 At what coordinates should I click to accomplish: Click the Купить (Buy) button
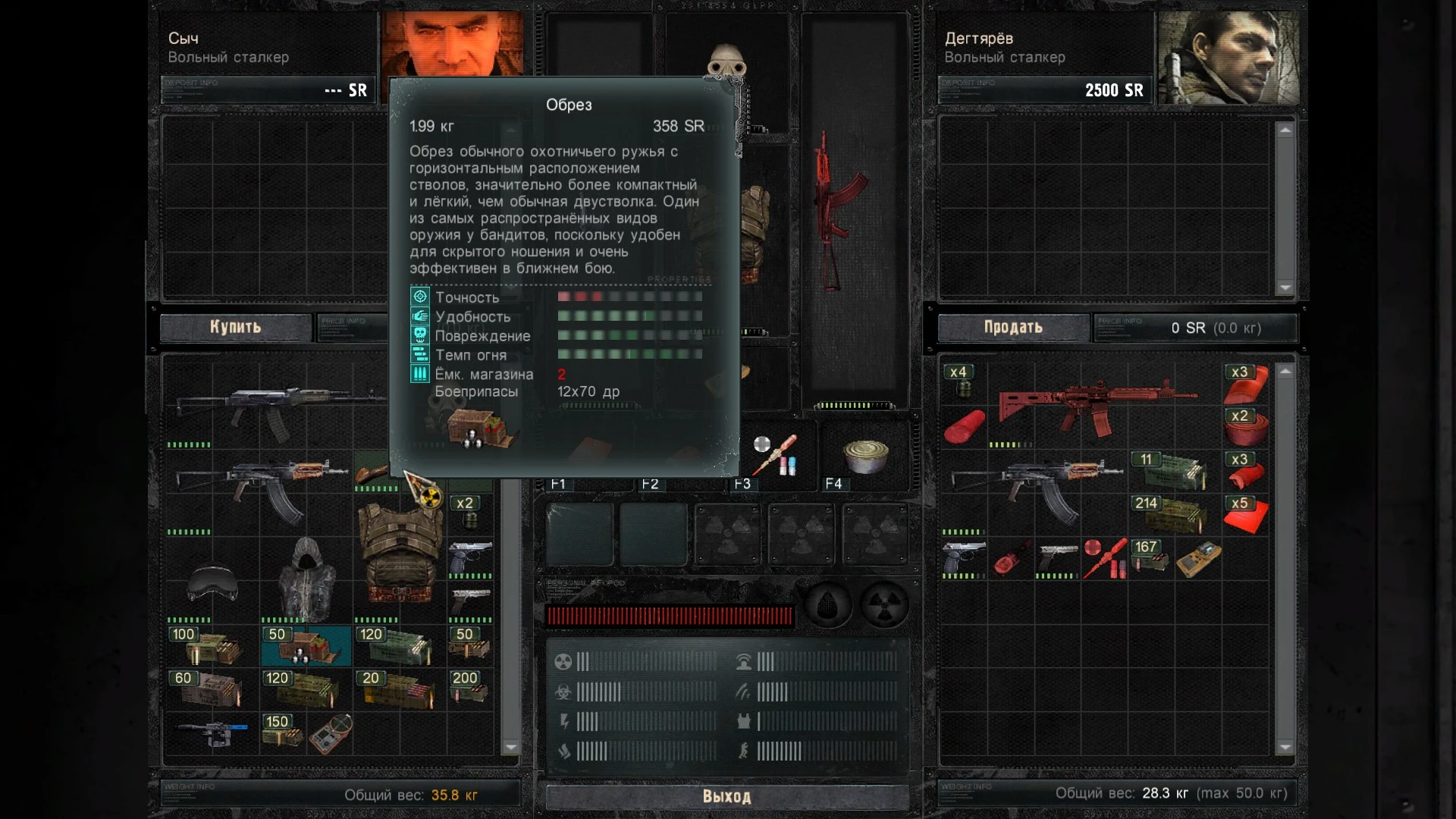point(235,327)
